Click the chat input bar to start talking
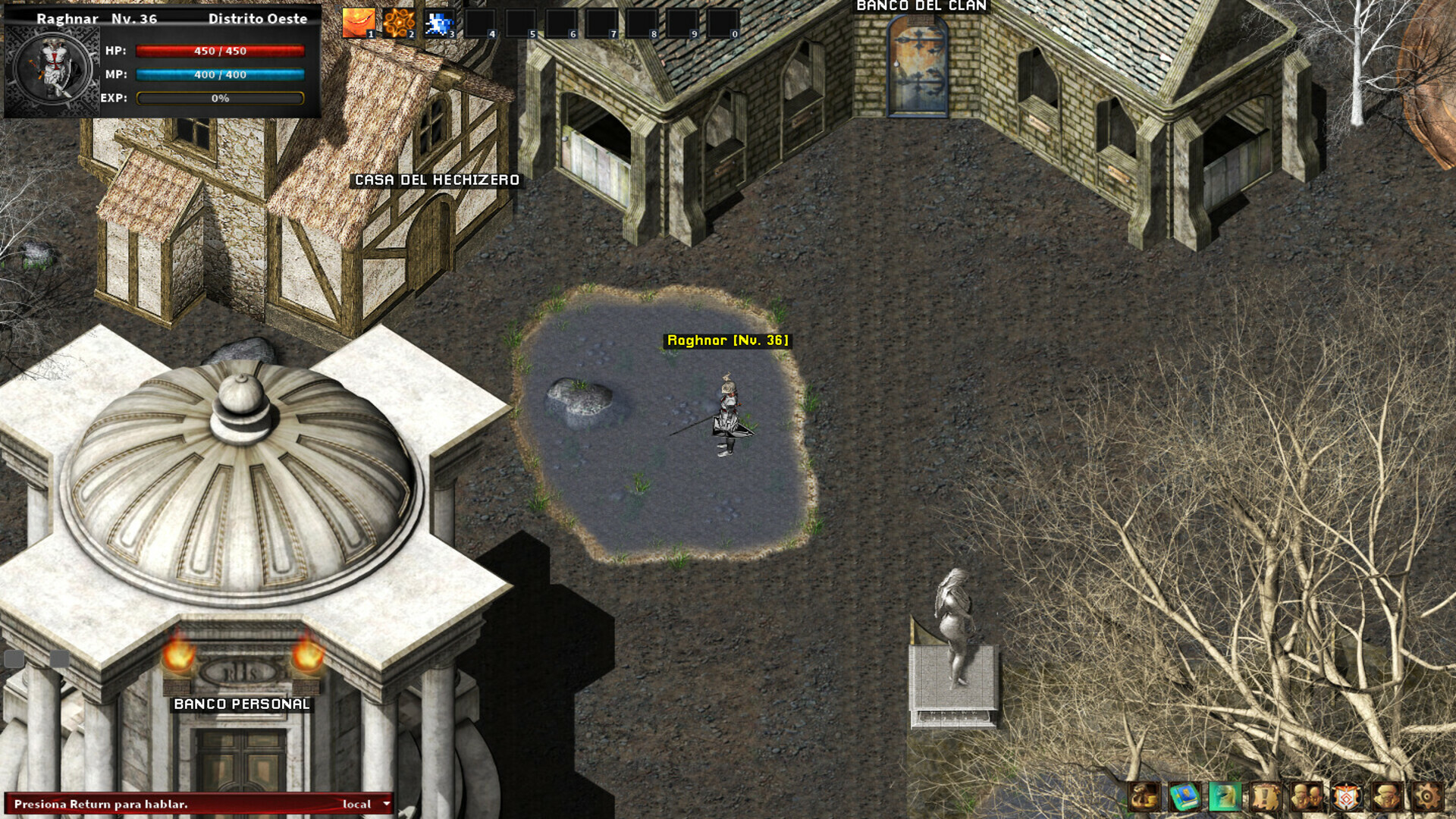Screen dimensions: 1456x819 [152, 803]
